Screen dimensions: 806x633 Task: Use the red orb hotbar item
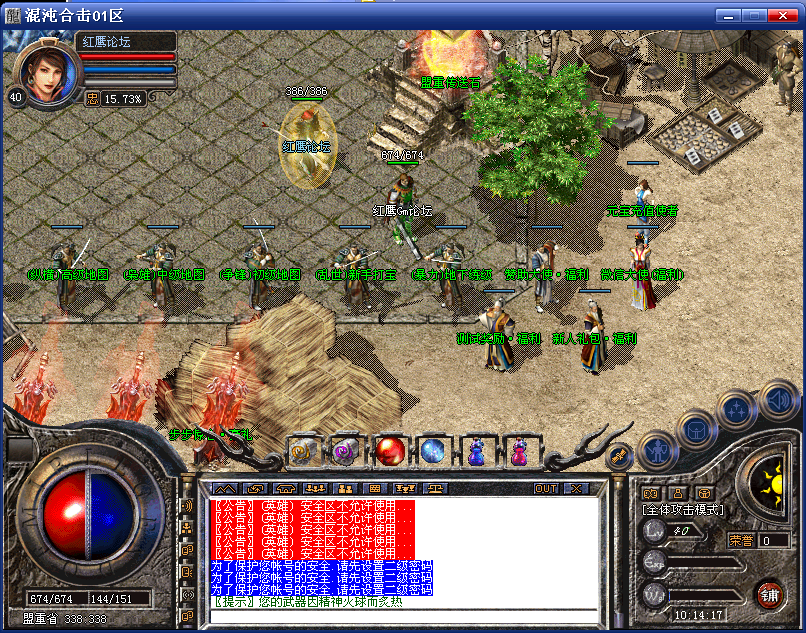390,452
